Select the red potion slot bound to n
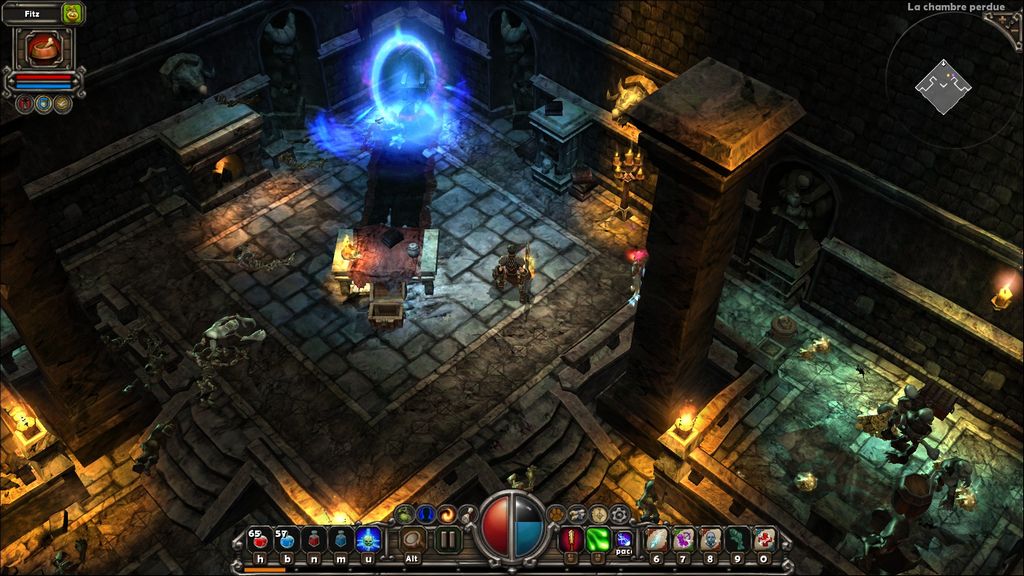Viewport: 1024px width, 576px height. click(313, 541)
